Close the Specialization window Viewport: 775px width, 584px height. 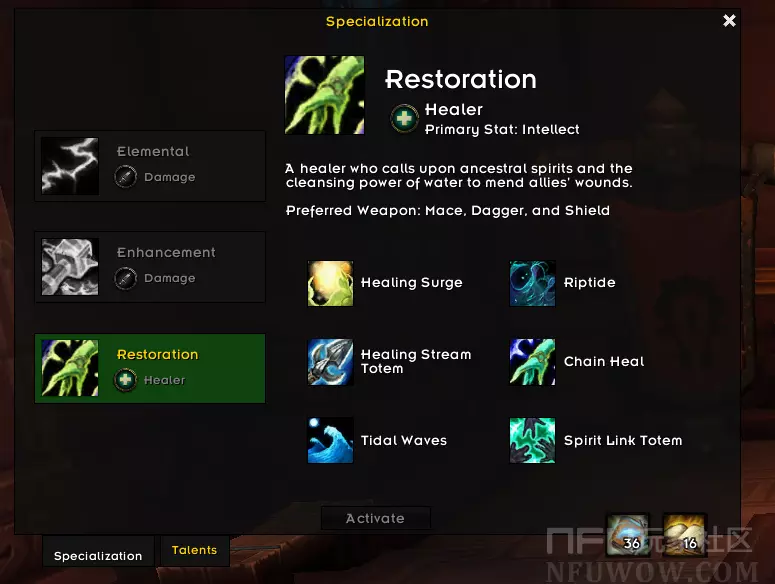pyautogui.click(x=730, y=20)
